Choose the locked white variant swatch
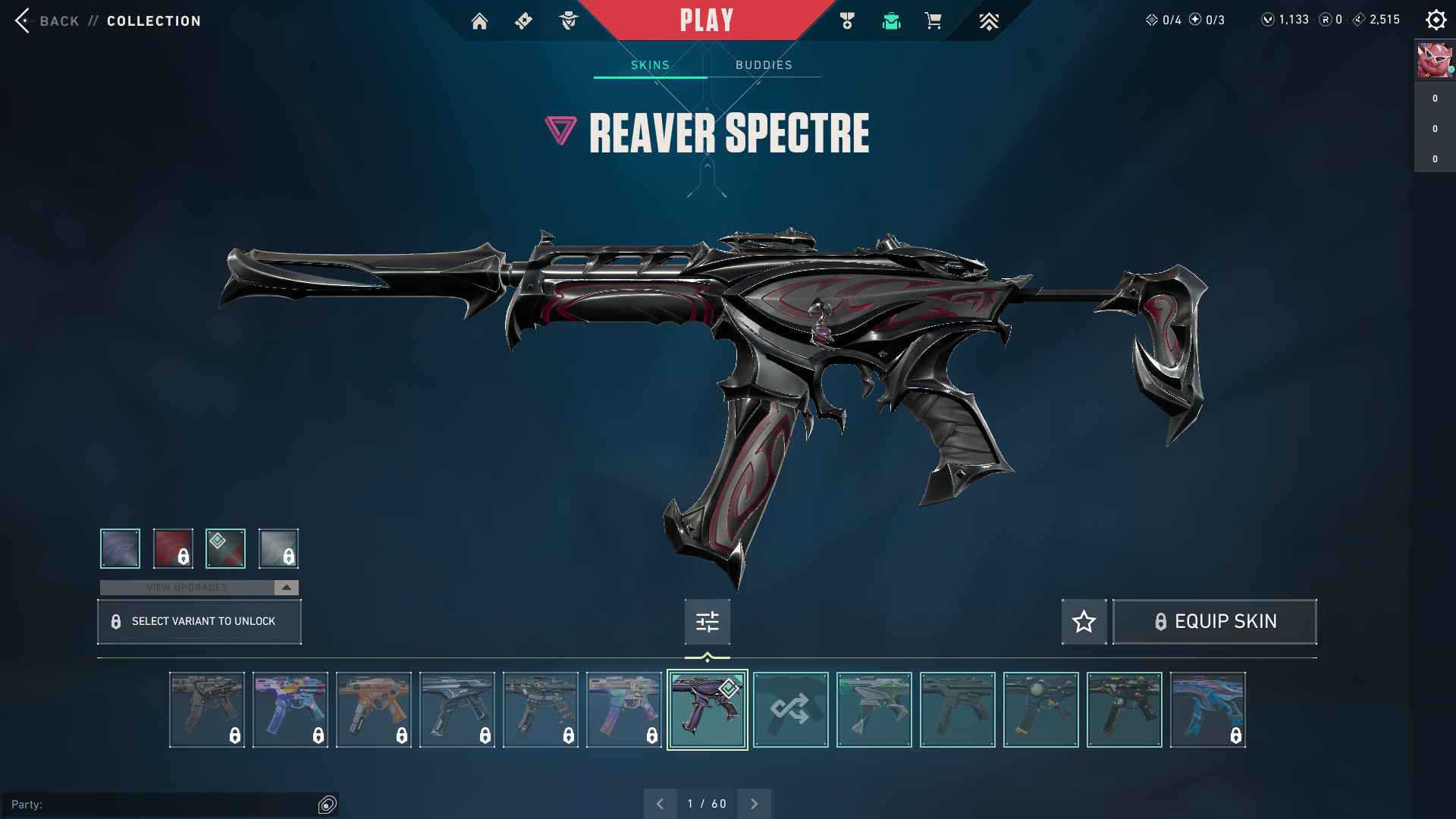1456x819 pixels. (x=278, y=548)
